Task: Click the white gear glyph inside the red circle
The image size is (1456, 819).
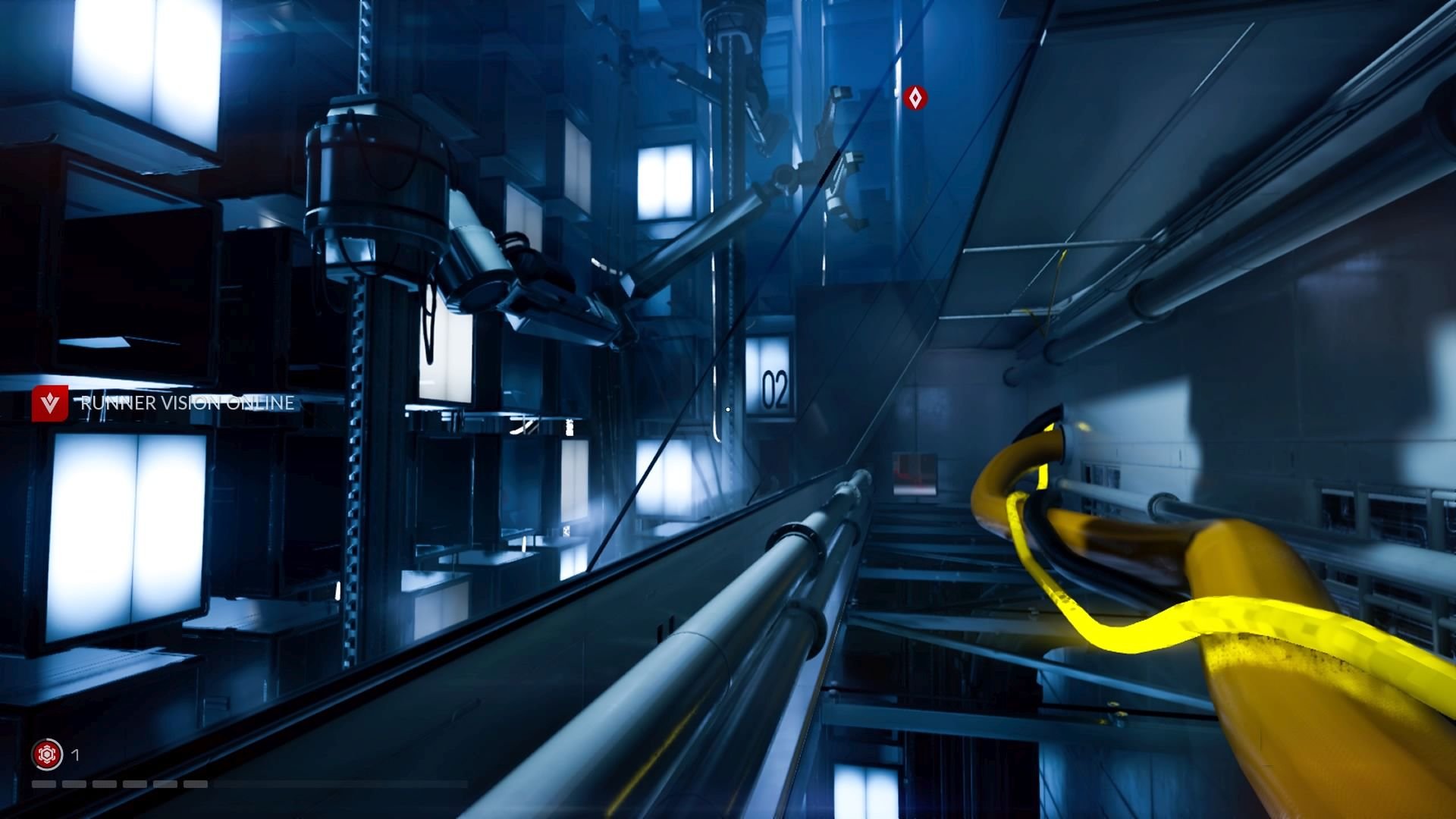Action: [x=47, y=755]
